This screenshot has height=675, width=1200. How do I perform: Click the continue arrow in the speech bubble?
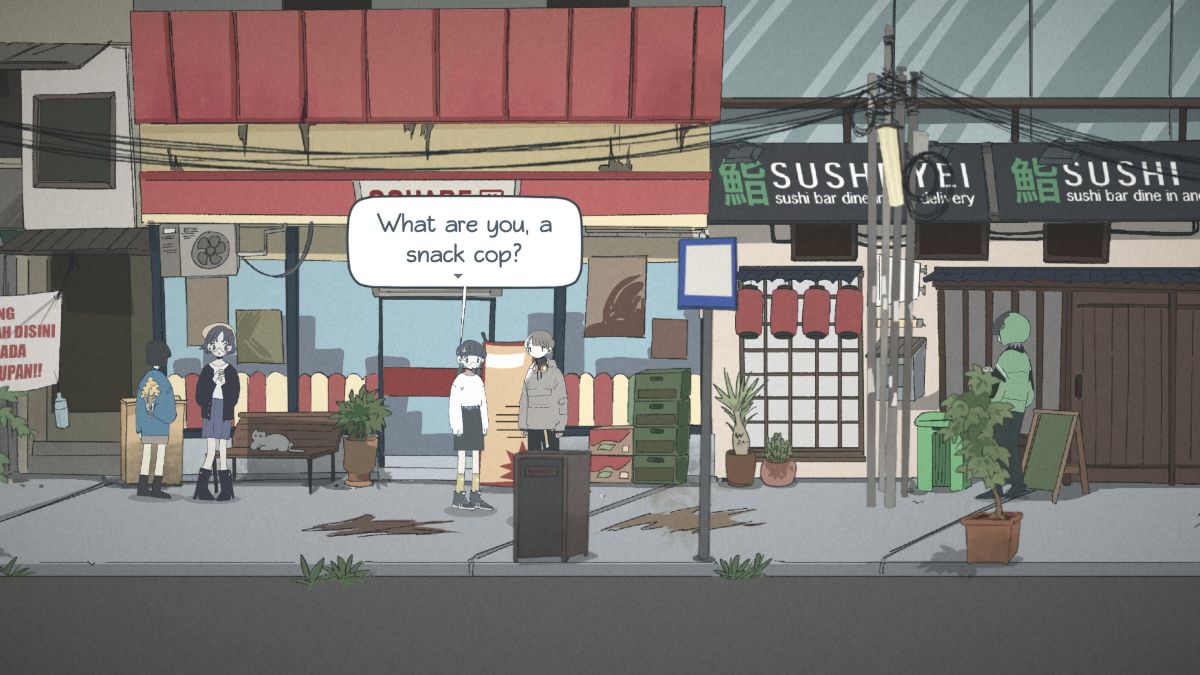458,276
